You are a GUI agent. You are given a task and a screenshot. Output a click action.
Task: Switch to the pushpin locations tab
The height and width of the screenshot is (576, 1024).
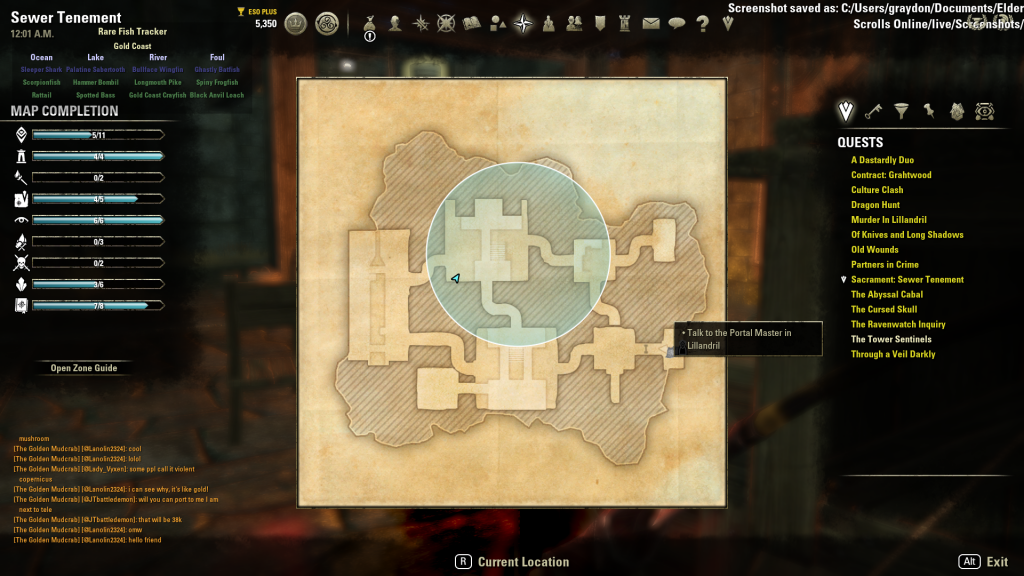tap(929, 110)
